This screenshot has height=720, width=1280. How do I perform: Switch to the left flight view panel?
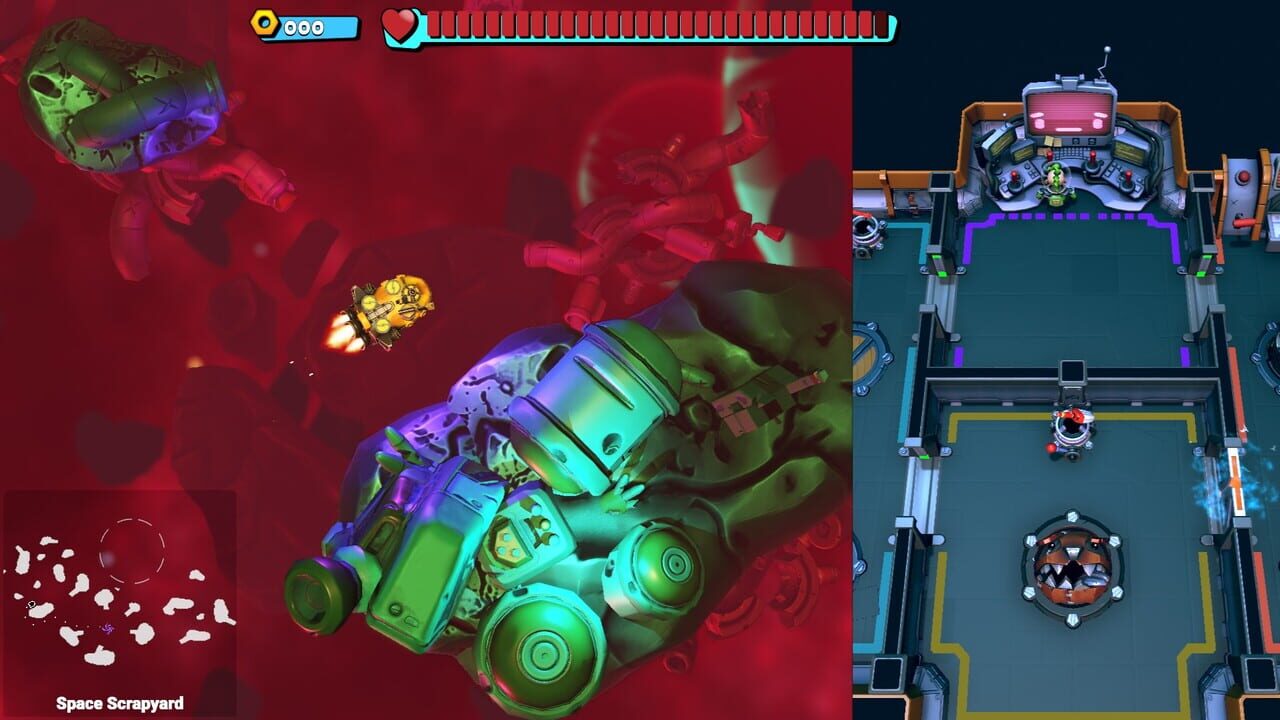pyautogui.click(x=420, y=400)
